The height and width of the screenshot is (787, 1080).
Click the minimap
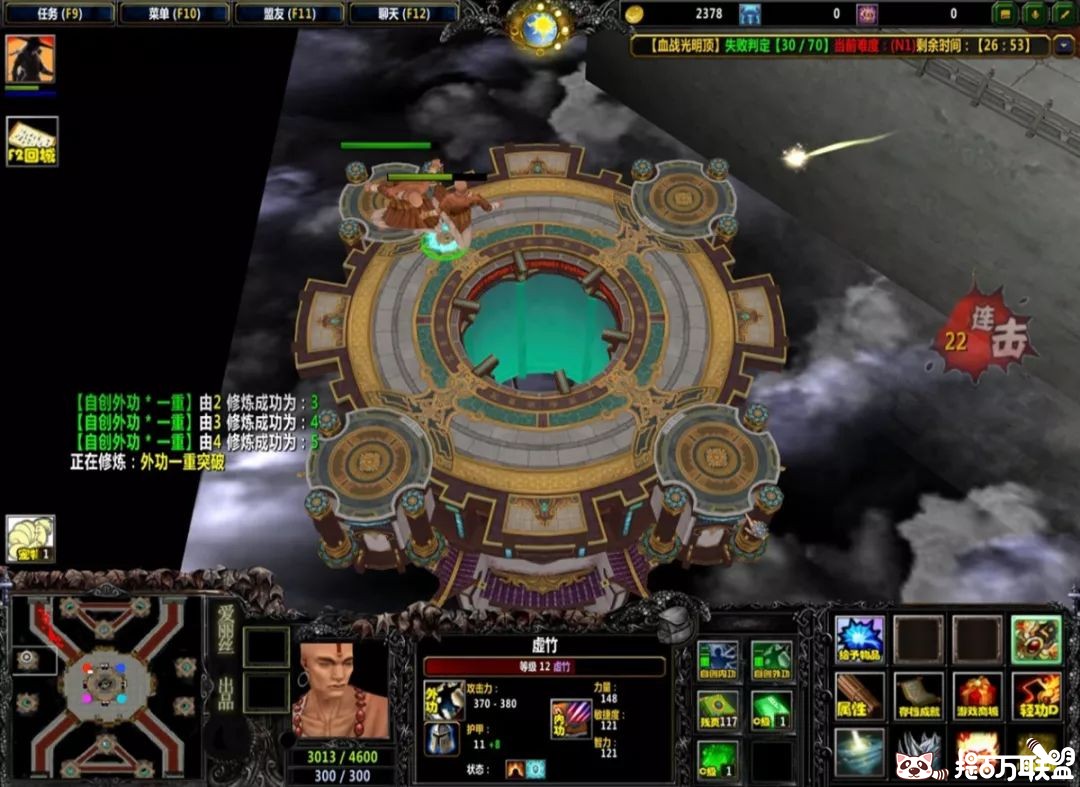(104, 685)
